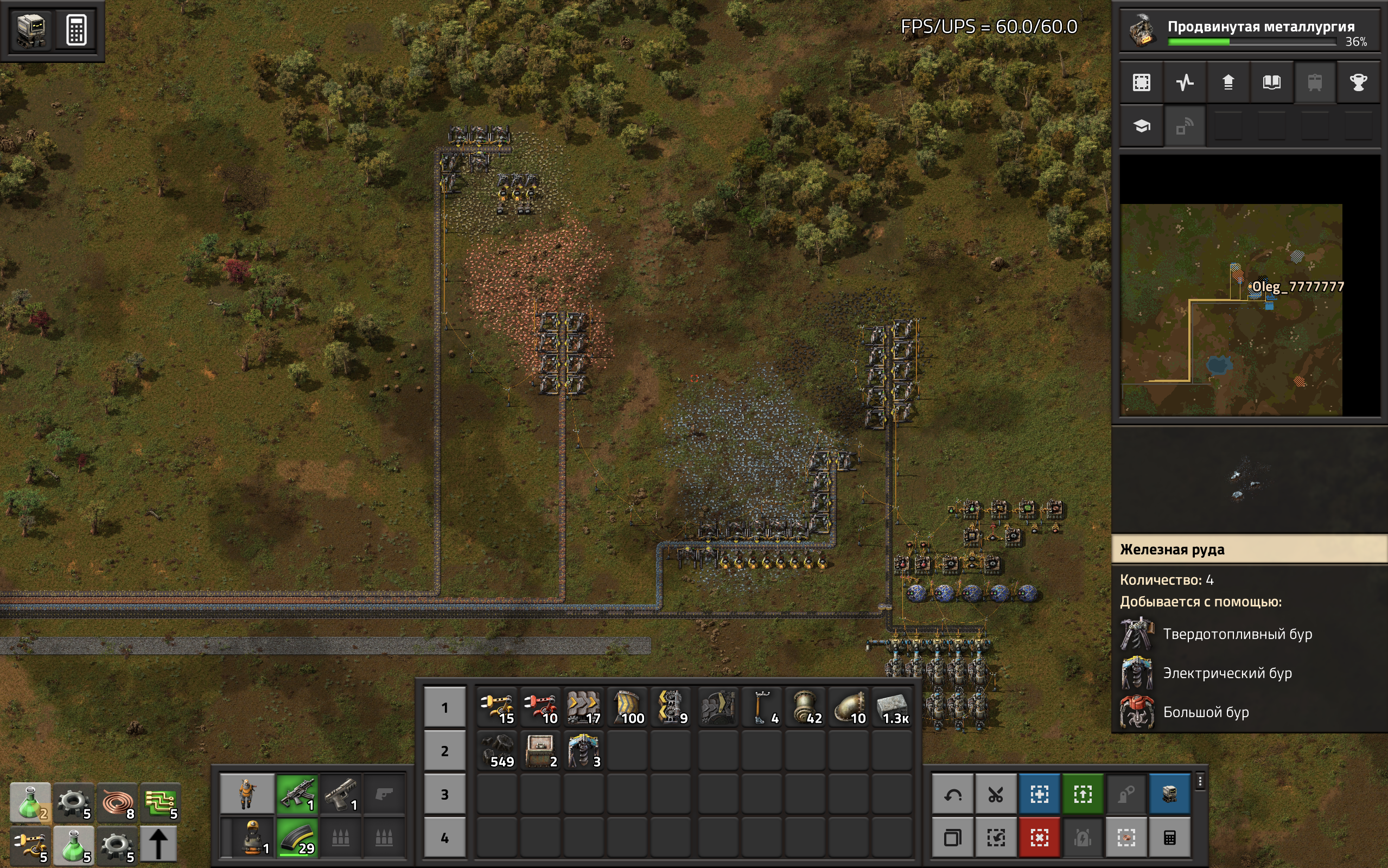
Task: Show achievements via the trophy icon
Action: [x=1358, y=82]
